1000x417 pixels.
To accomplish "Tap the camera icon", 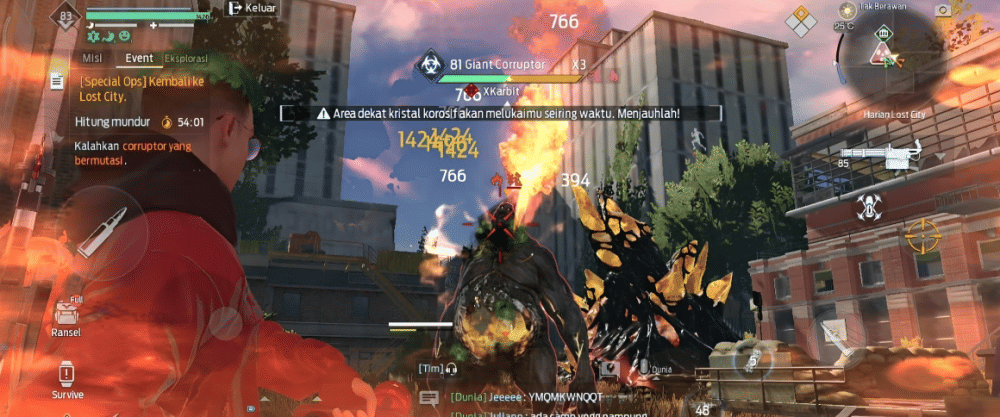I will (x=942, y=10).
